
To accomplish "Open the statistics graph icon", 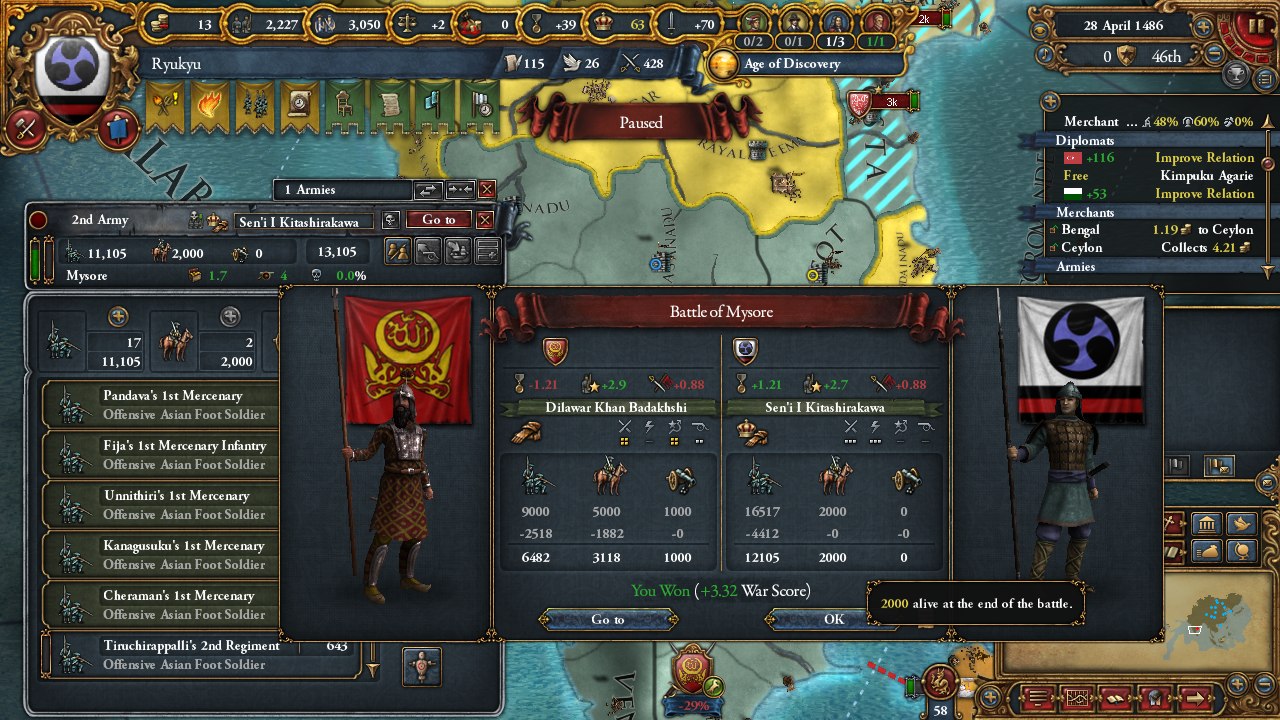I will [1077, 700].
